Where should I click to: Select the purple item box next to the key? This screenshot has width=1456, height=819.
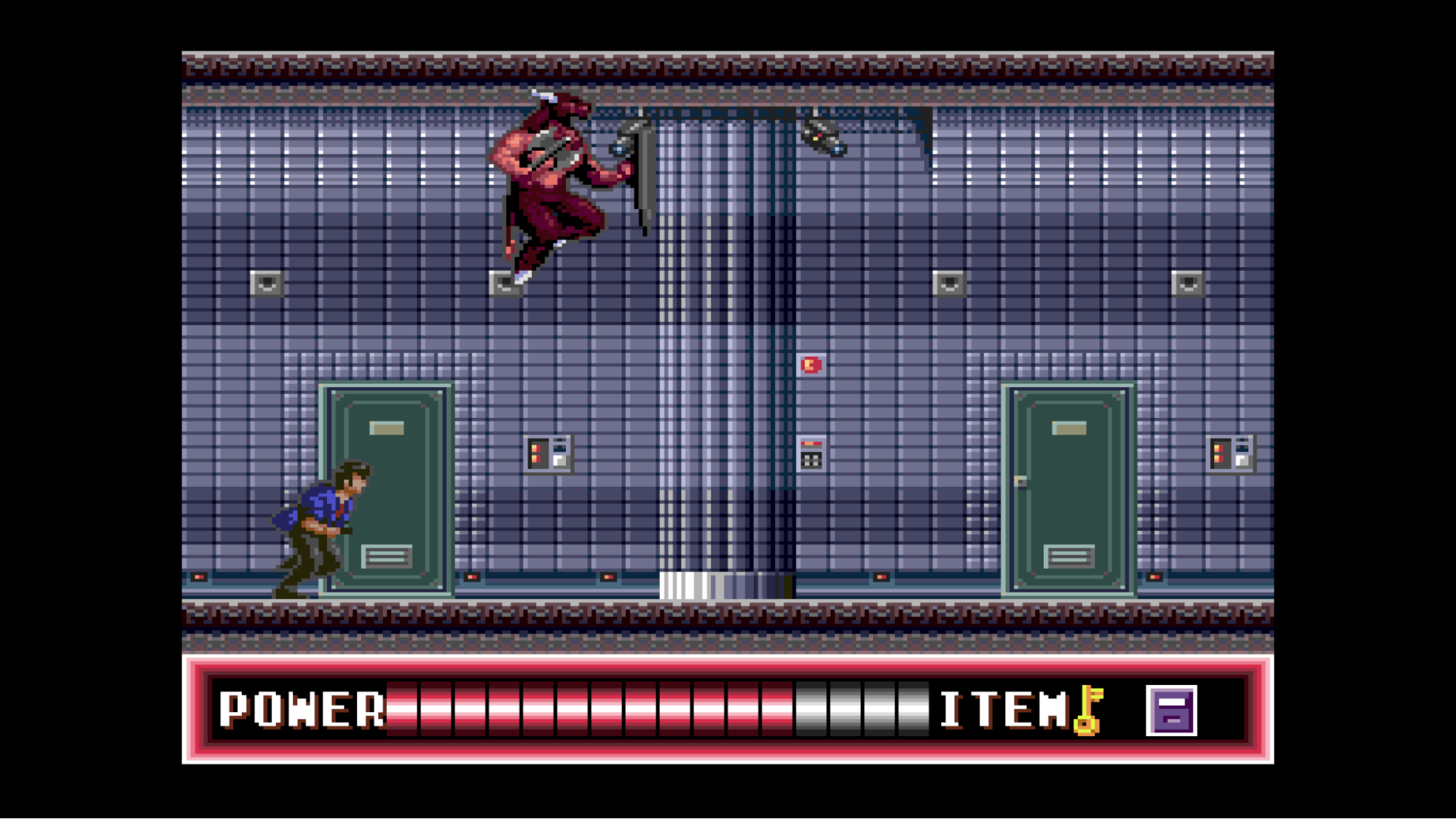(x=1171, y=708)
